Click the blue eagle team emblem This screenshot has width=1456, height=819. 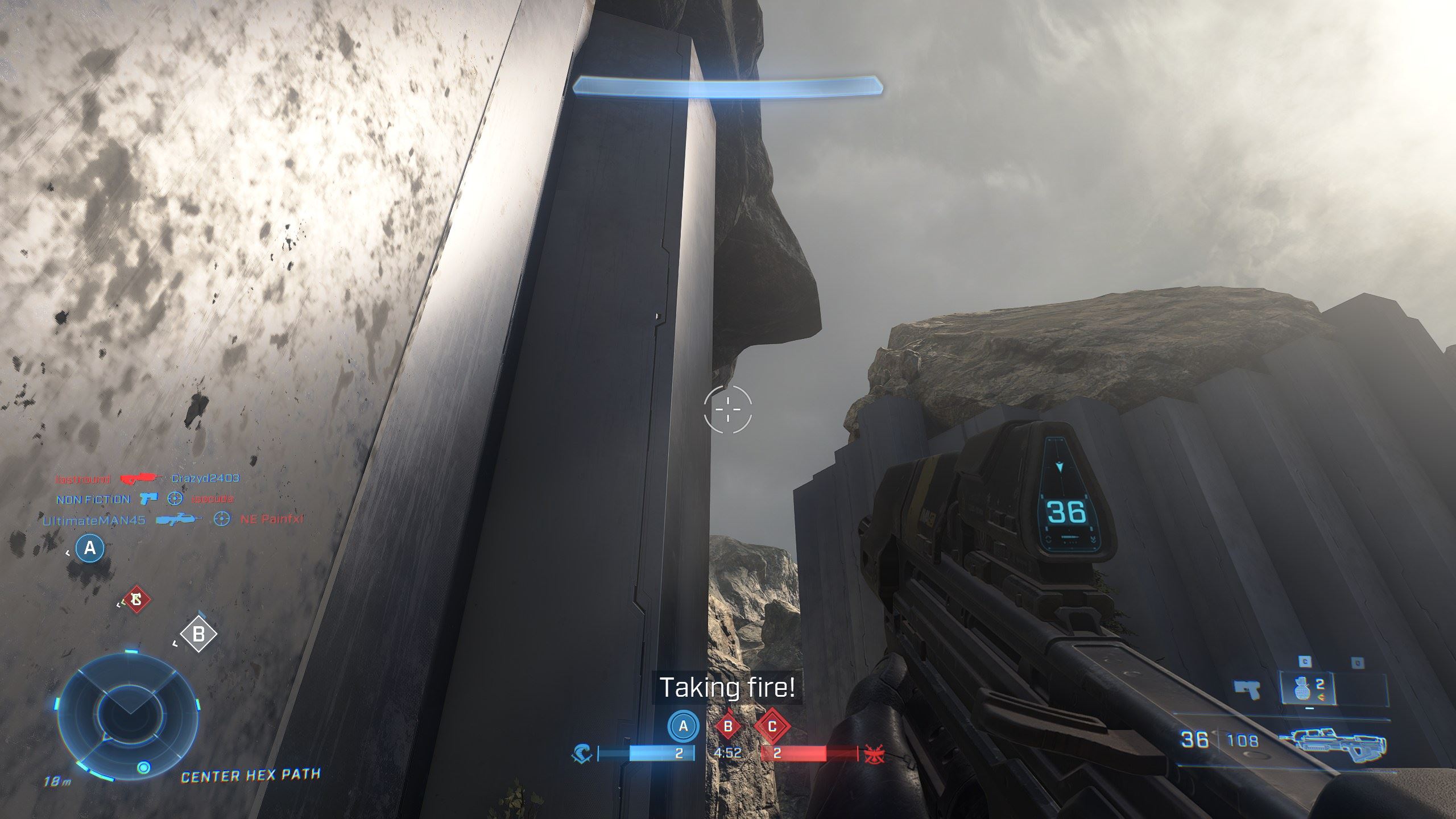(582, 754)
